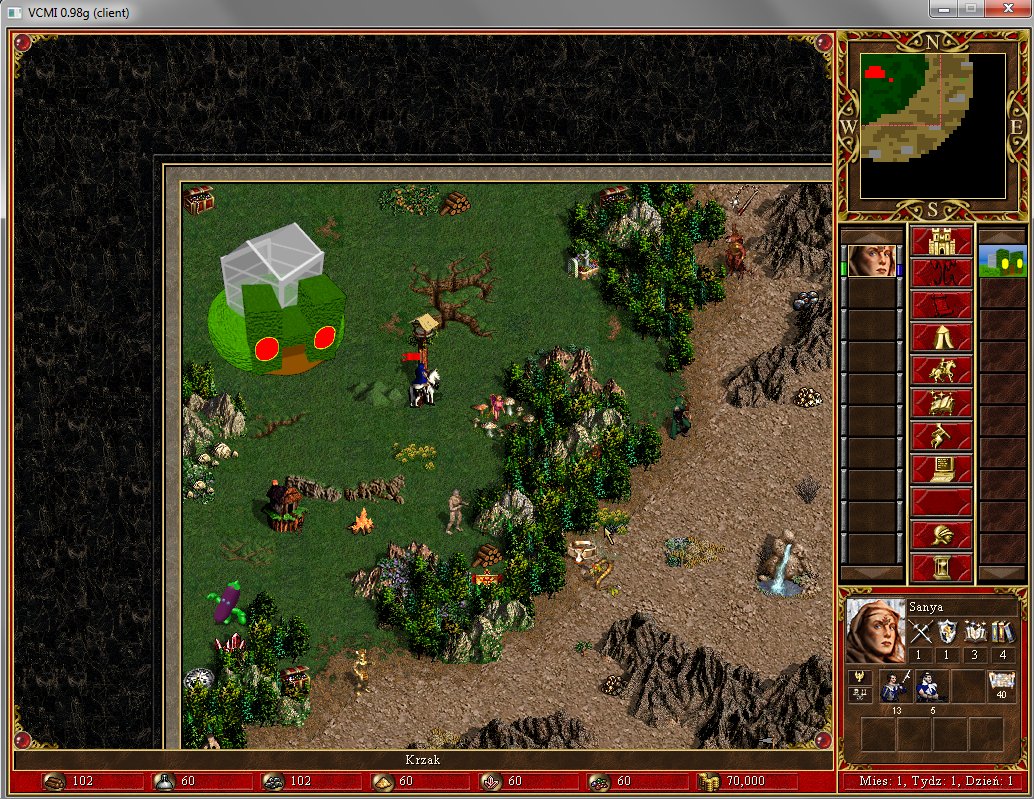This screenshot has height=799, width=1034.
Task: Open the quest log scroll button
Action: pyautogui.click(x=941, y=306)
